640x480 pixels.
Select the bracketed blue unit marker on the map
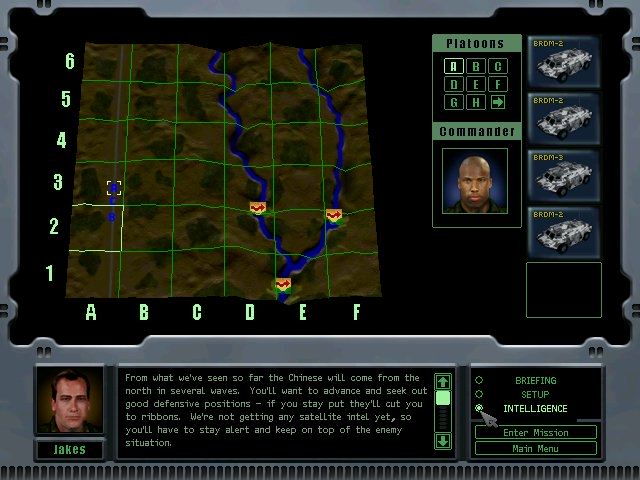[114, 188]
